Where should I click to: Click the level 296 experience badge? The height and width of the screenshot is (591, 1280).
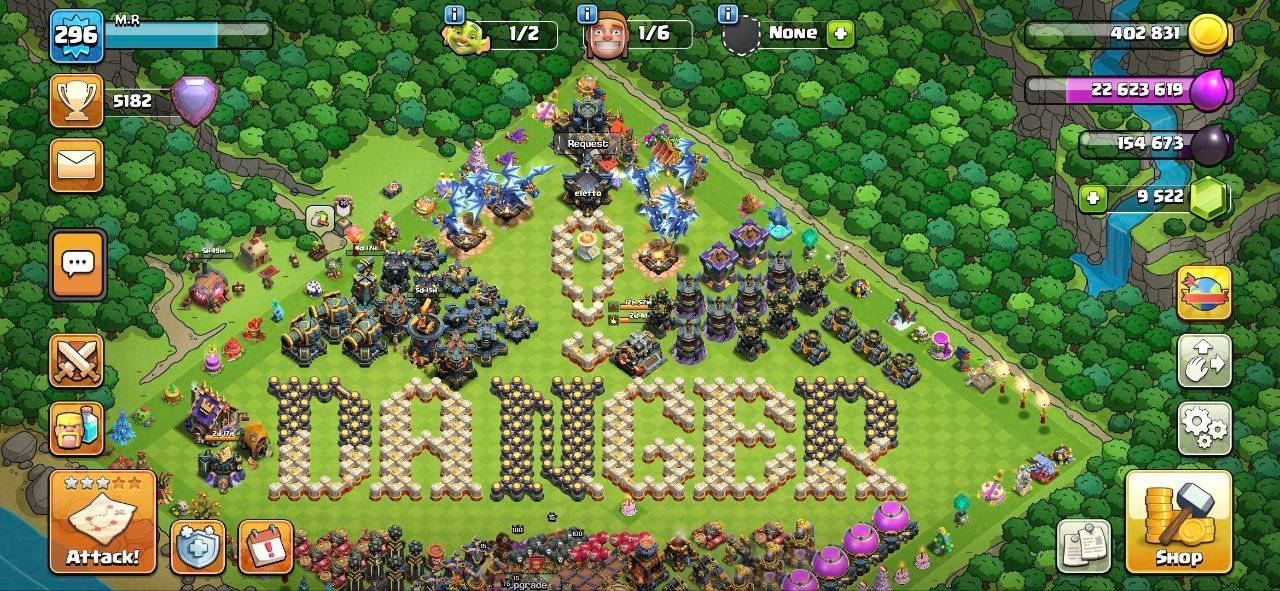point(76,36)
